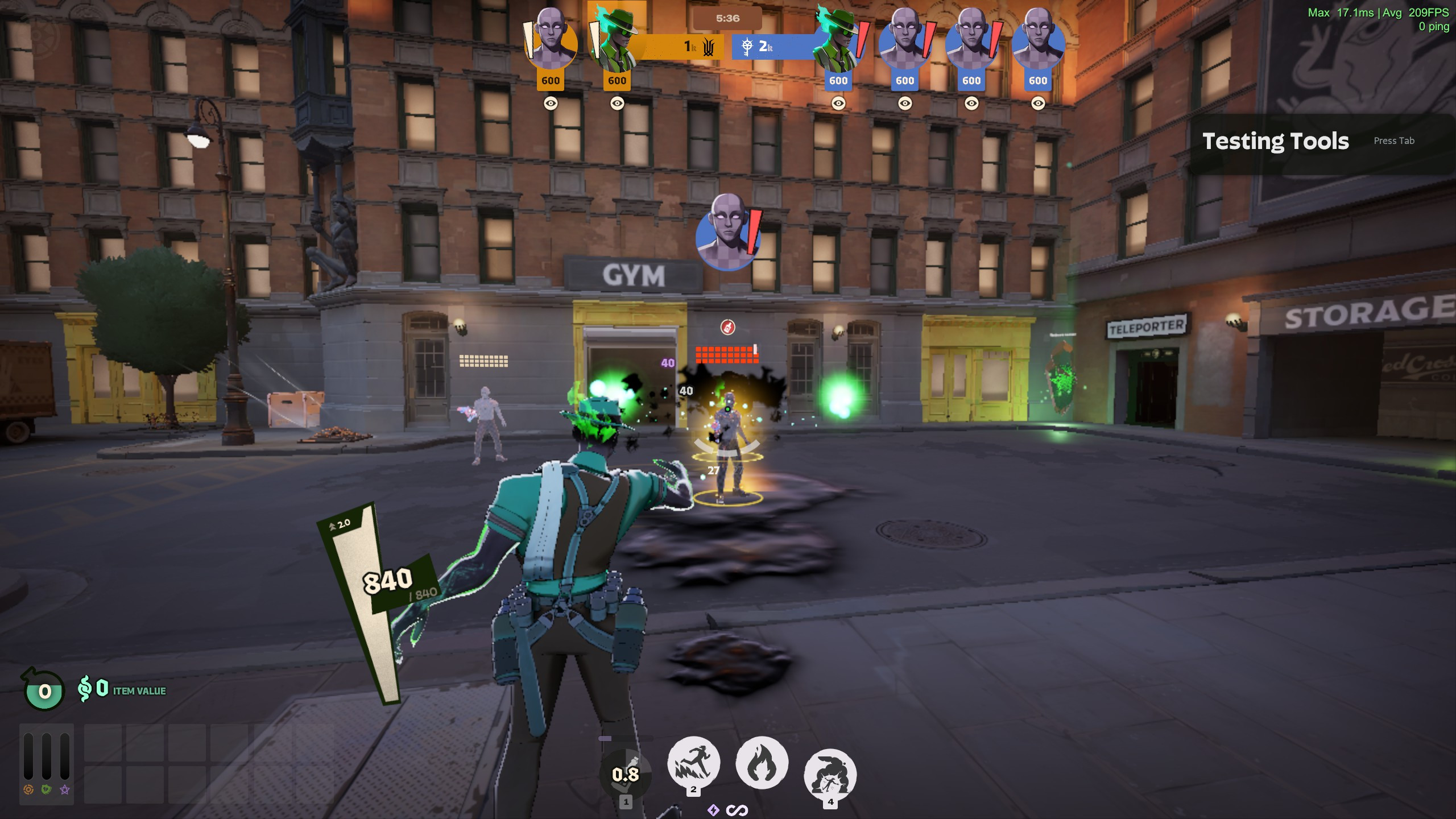1456x819 pixels.
Task: Click the green vitality category icon
Action: point(47,789)
